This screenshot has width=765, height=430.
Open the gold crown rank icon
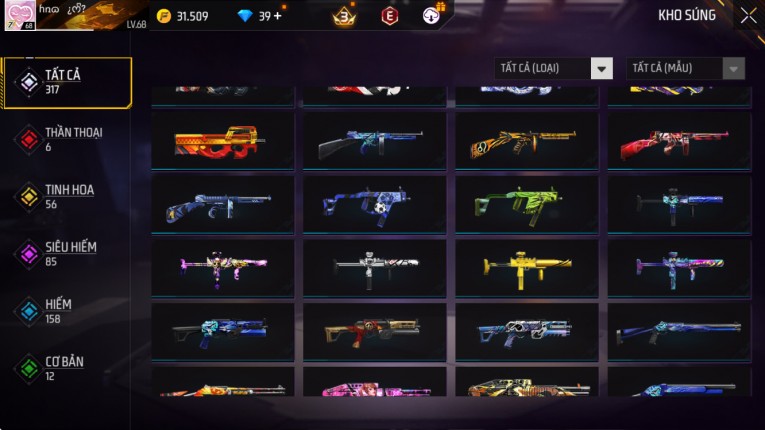[x=344, y=16]
